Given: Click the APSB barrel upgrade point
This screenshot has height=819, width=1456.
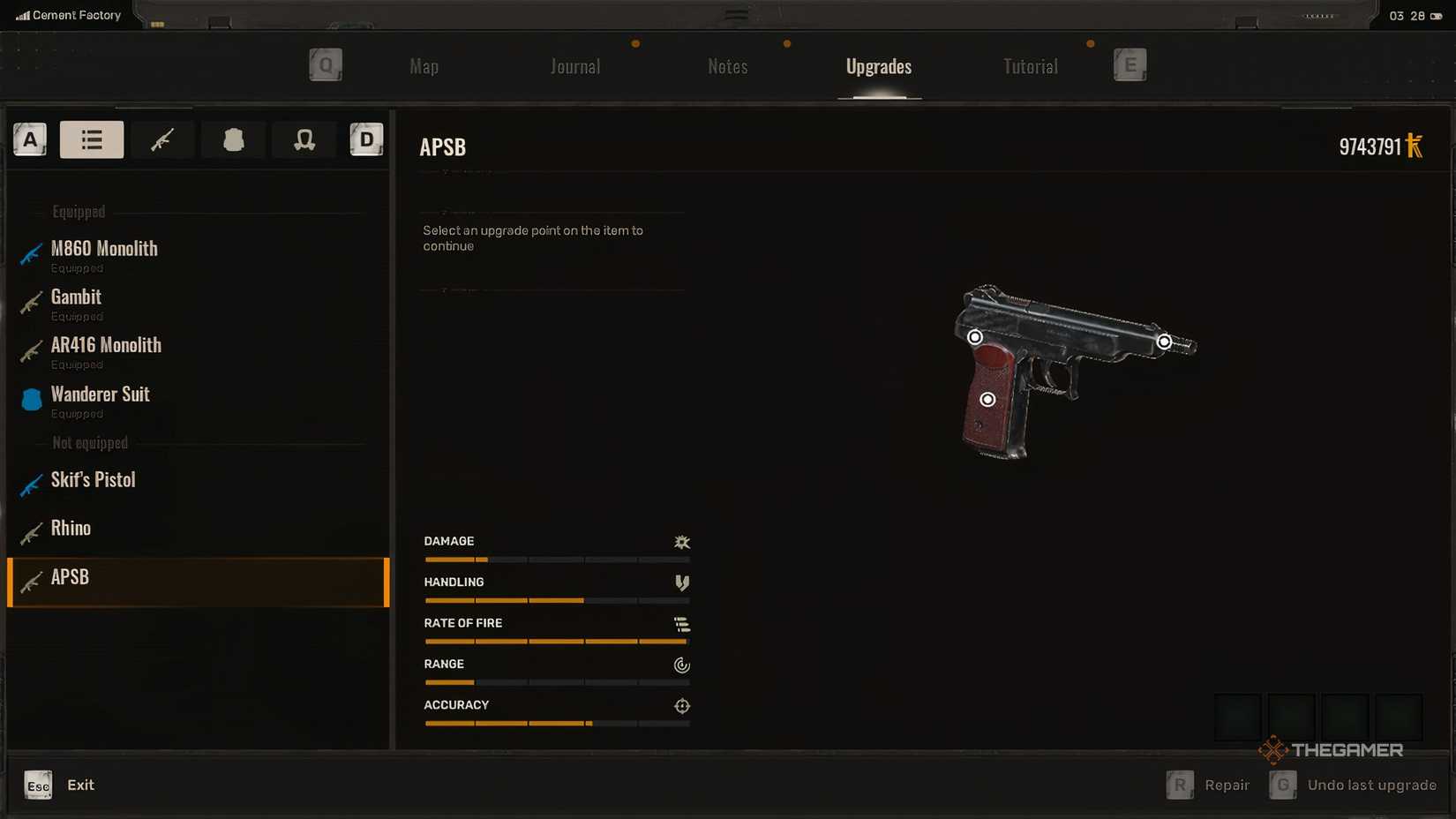Looking at the screenshot, I should [x=1164, y=342].
